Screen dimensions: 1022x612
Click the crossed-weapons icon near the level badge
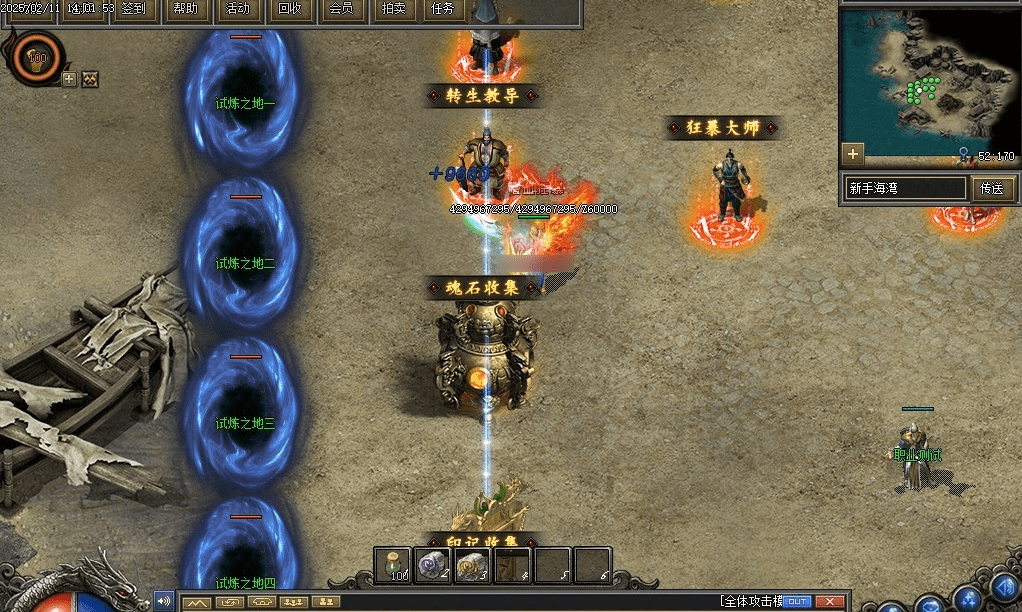pyautogui.click(x=90, y=79)
